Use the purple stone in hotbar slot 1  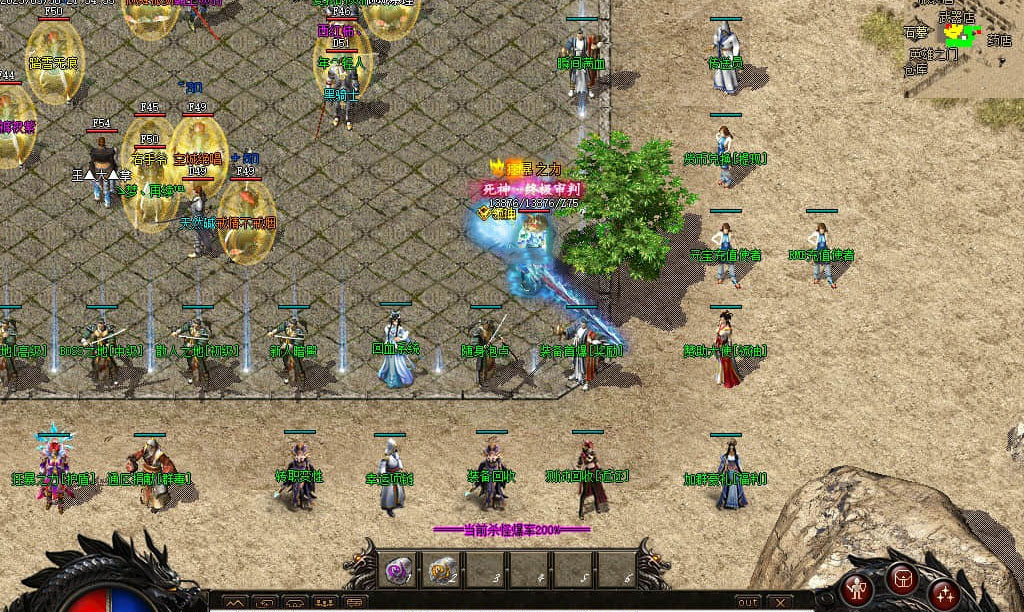(x=398, y=570)
